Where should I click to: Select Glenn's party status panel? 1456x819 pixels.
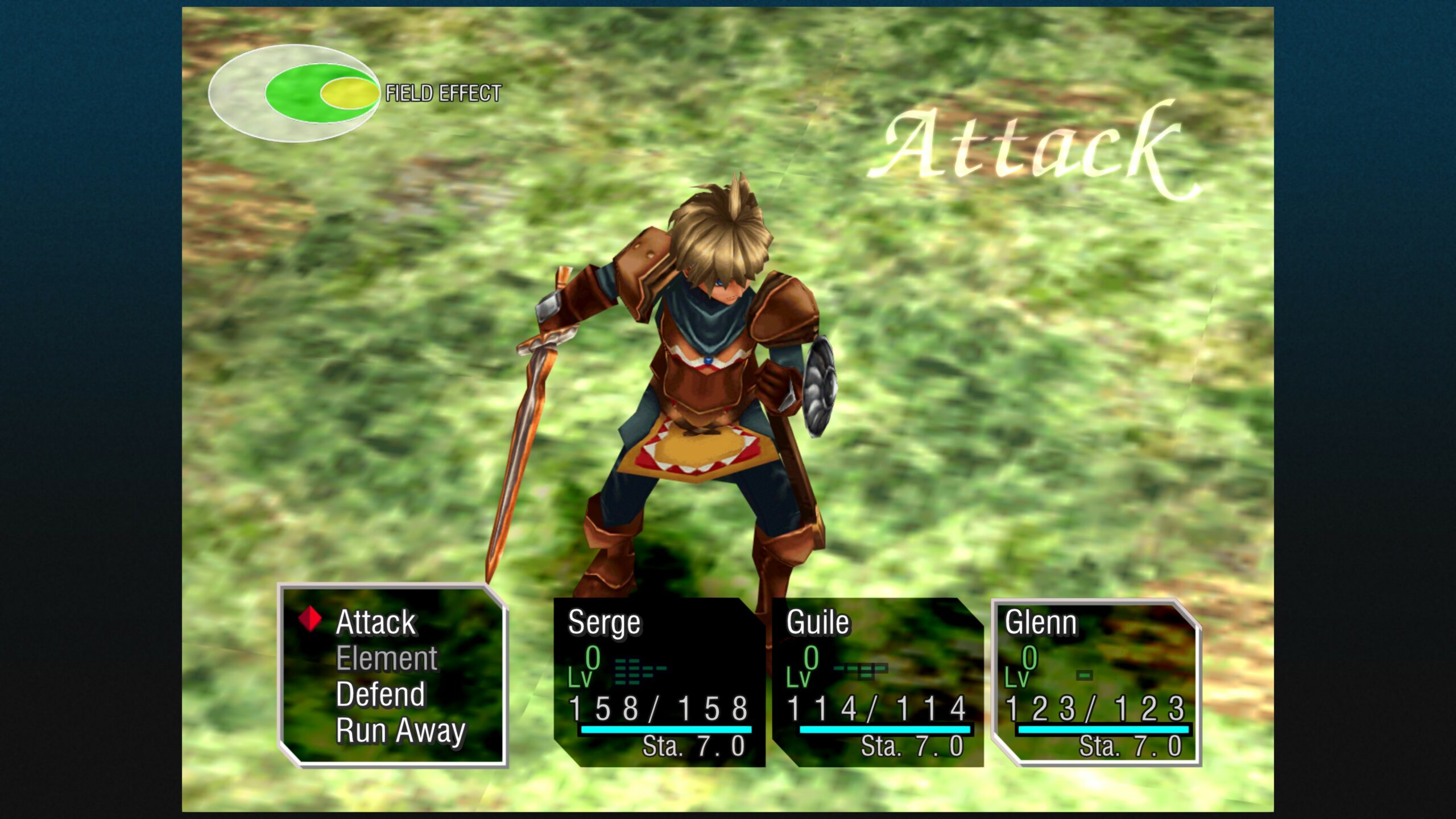point(1096,682)
